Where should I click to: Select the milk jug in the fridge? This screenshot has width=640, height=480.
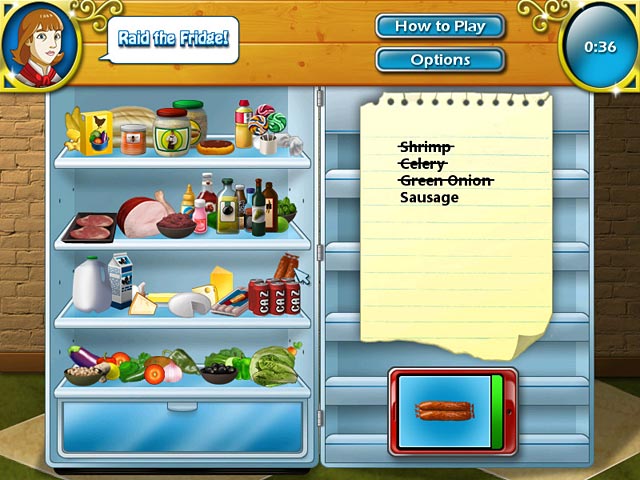point(90,284)
